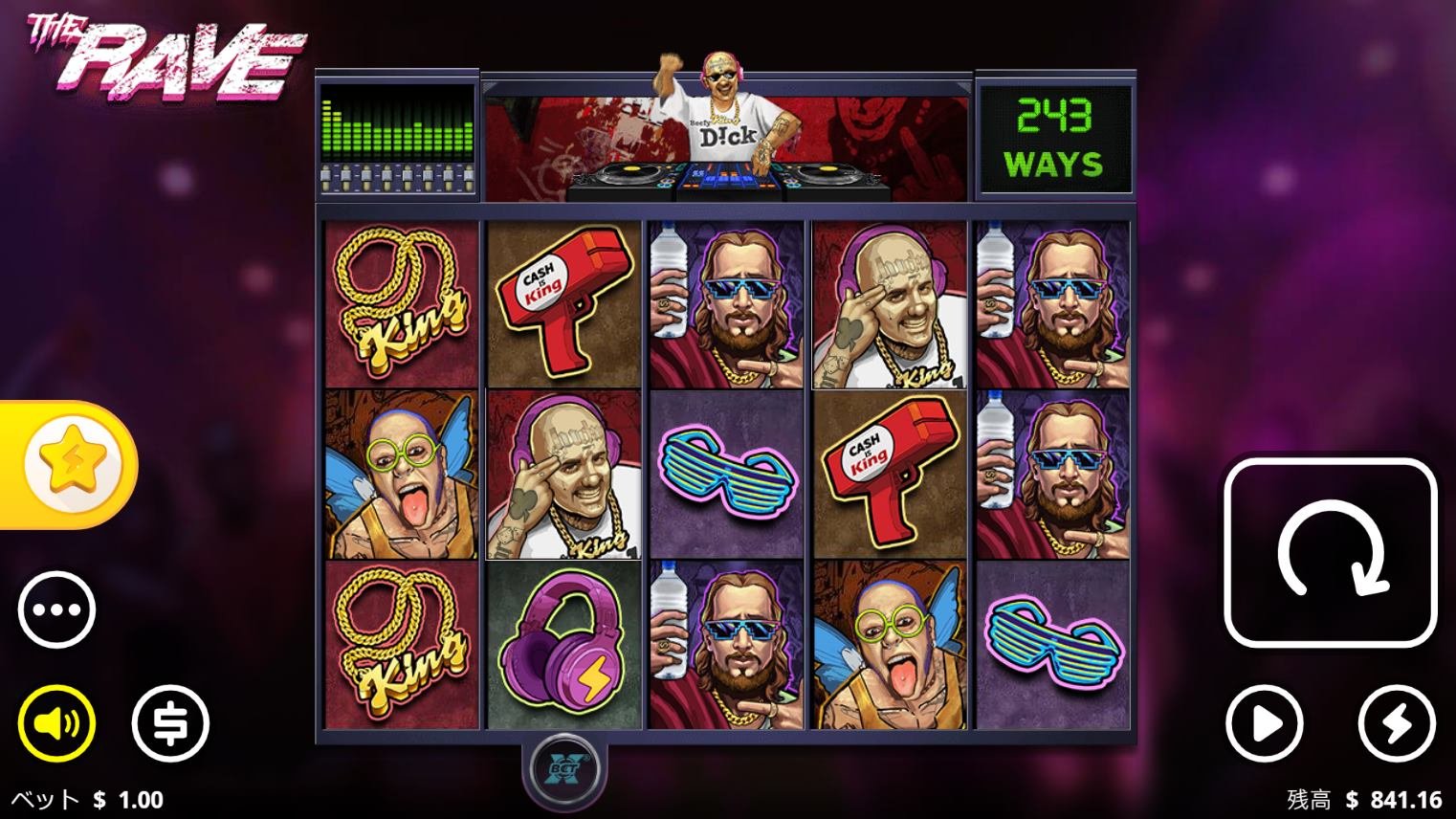Open autoplay with the play arrow icon
This screenshot has width=1456, height=819.
tap(1265, 724)
